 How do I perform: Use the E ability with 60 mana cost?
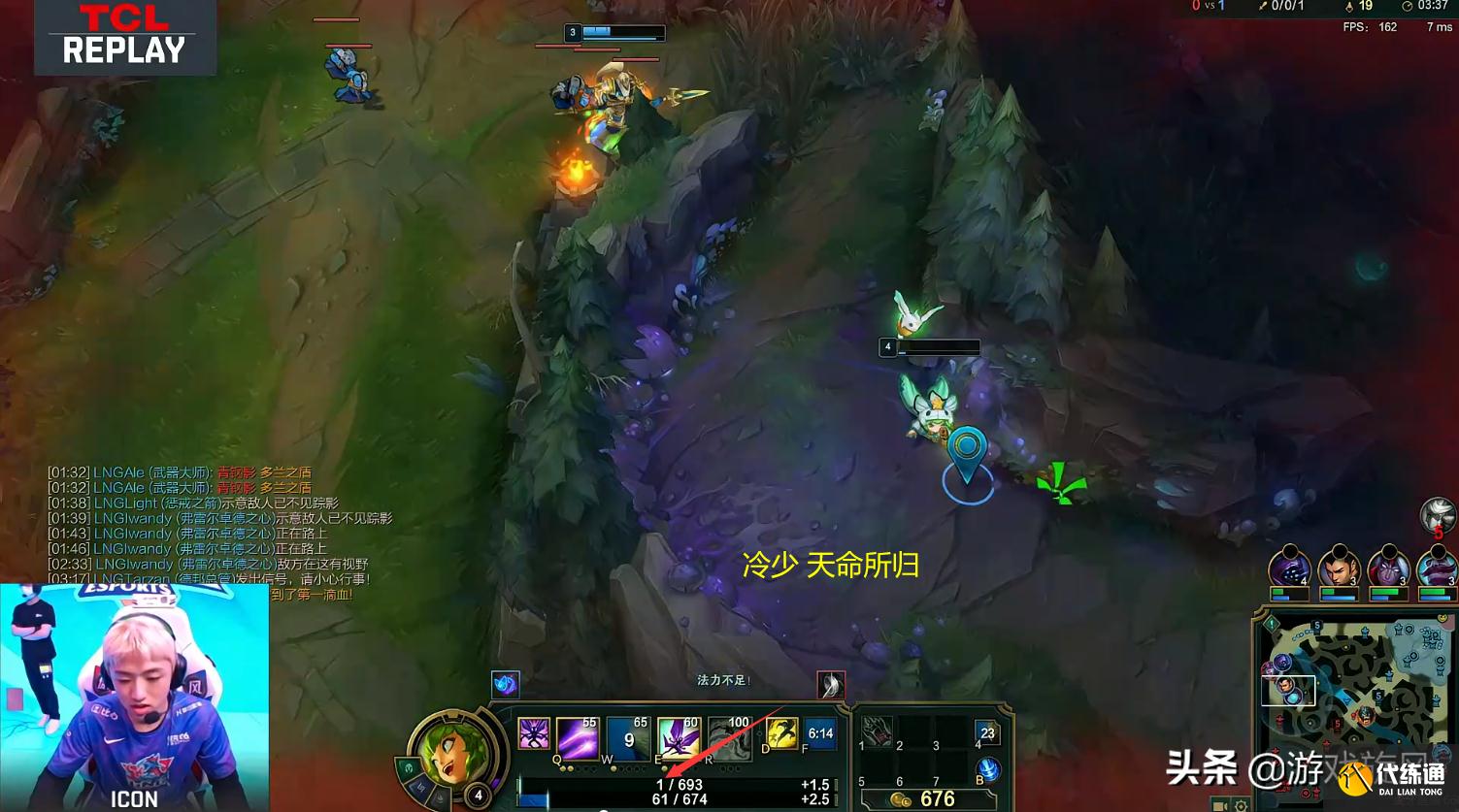click(x=679, y=736)
